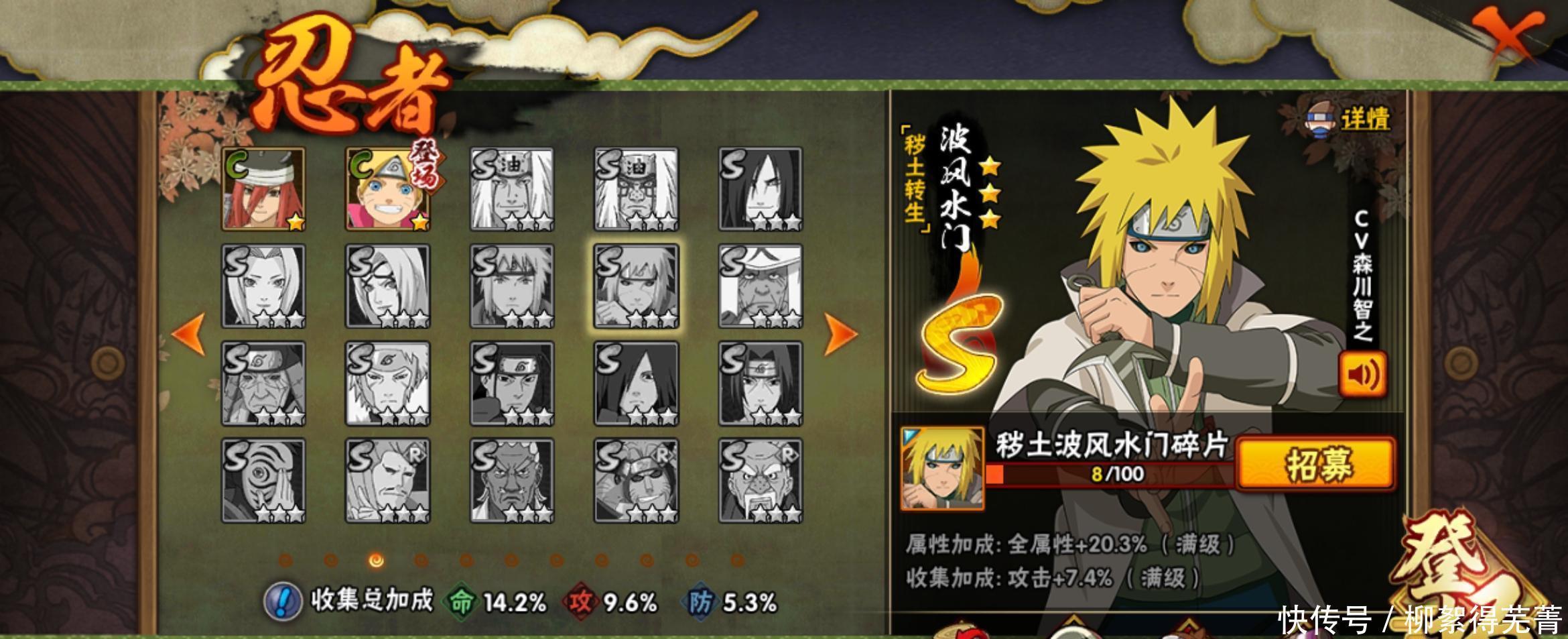
Task: Play the voice sample via speaker icon
Action: [1362, 374]
